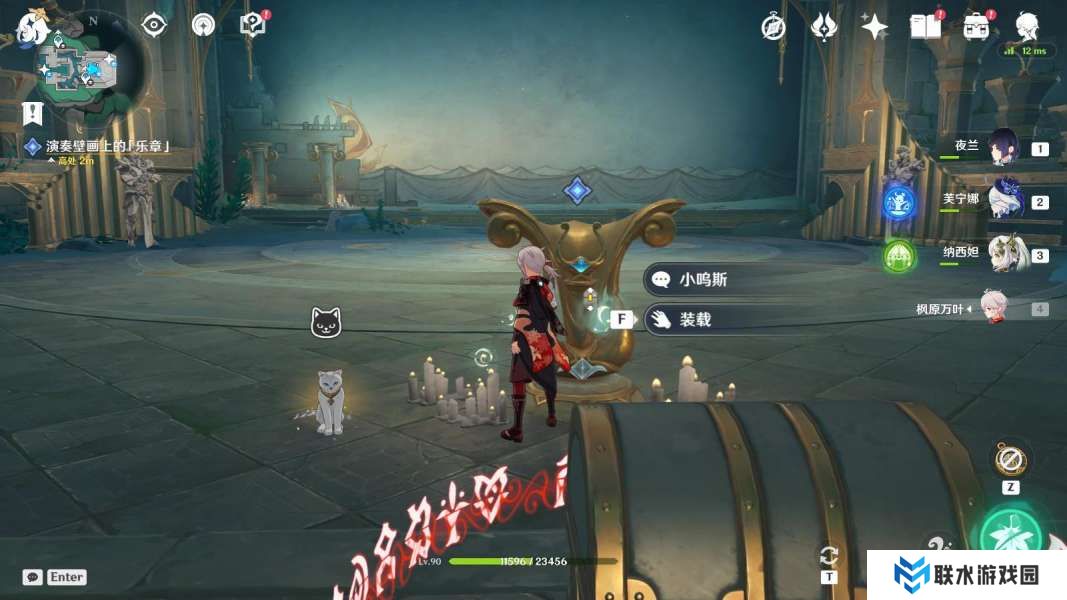Open the character screen head icon

point(1027,27)
